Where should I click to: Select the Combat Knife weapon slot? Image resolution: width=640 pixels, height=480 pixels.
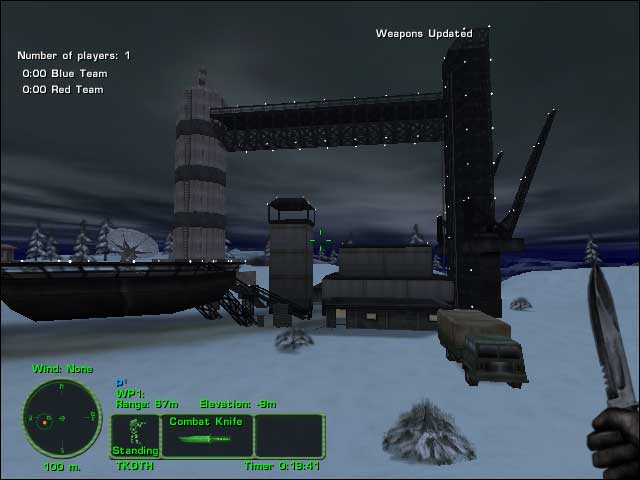click(206, 435)
